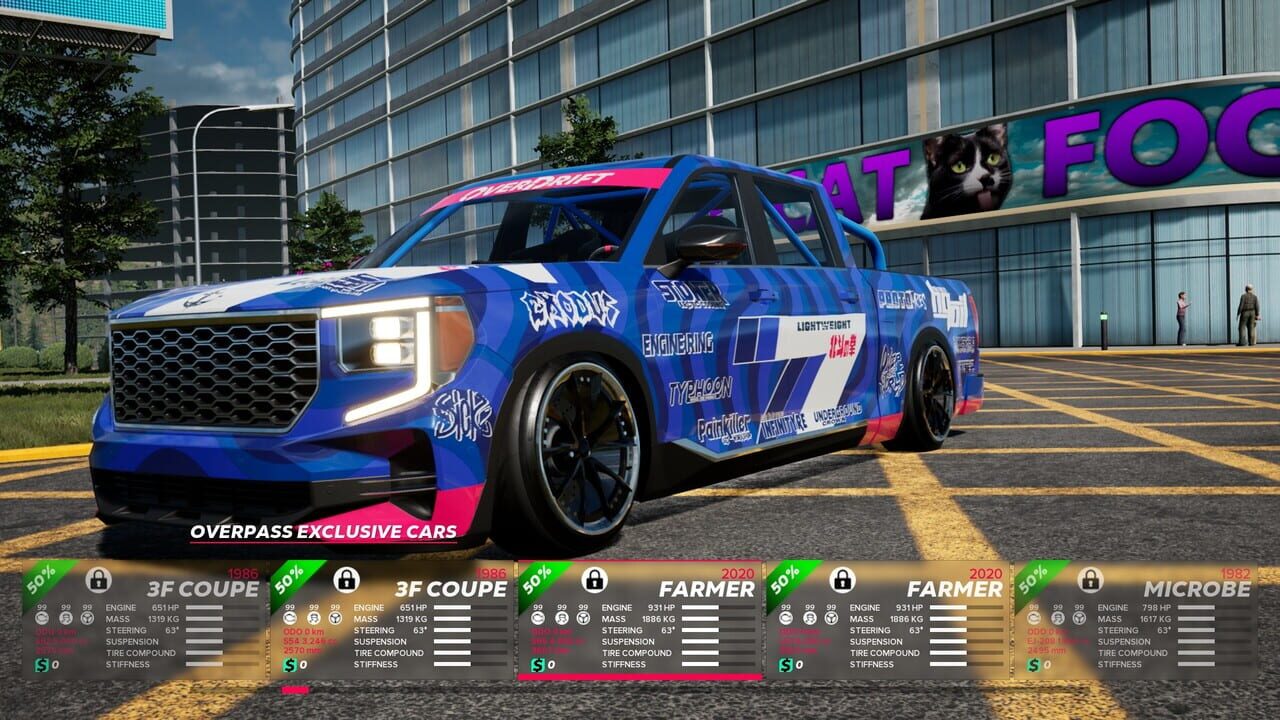The image size is (1280, 720).
Task: Click the 50% ribbon on the first 3F Coupe card
Action: [x=42, y=580]
